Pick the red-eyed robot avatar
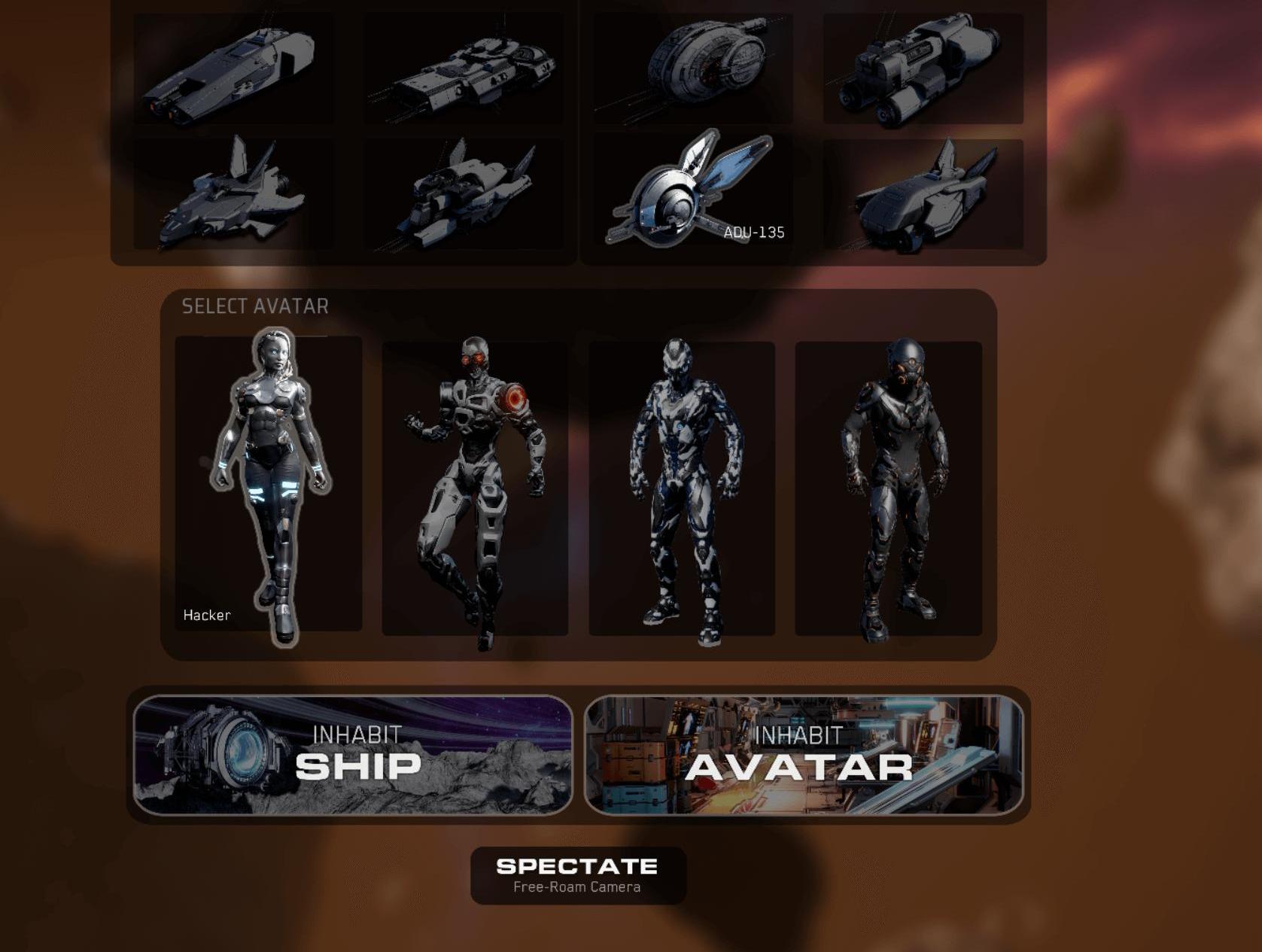 coord(475,488)
